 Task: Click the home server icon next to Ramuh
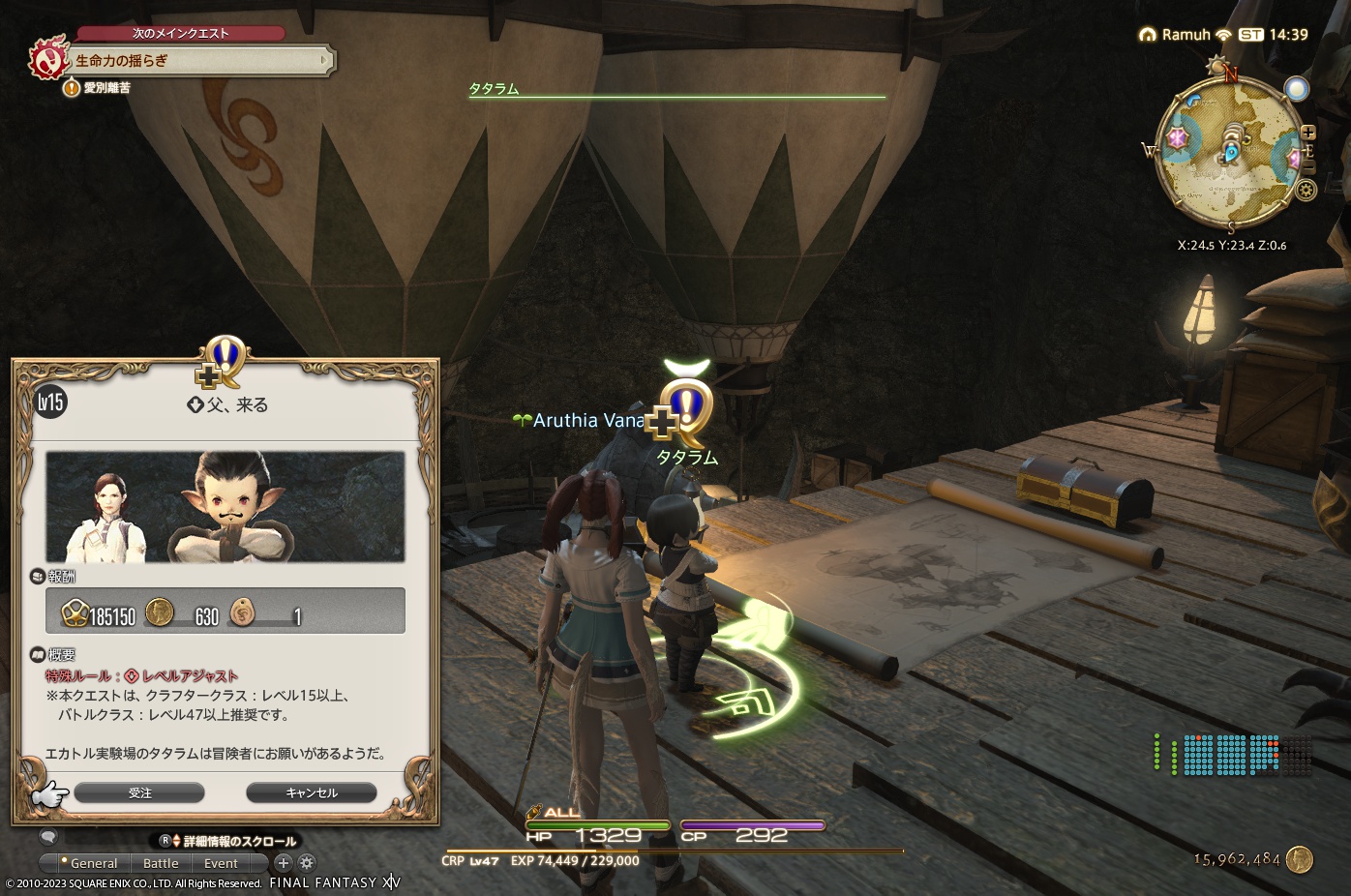pyautogui.click(x=1149, y=34)
